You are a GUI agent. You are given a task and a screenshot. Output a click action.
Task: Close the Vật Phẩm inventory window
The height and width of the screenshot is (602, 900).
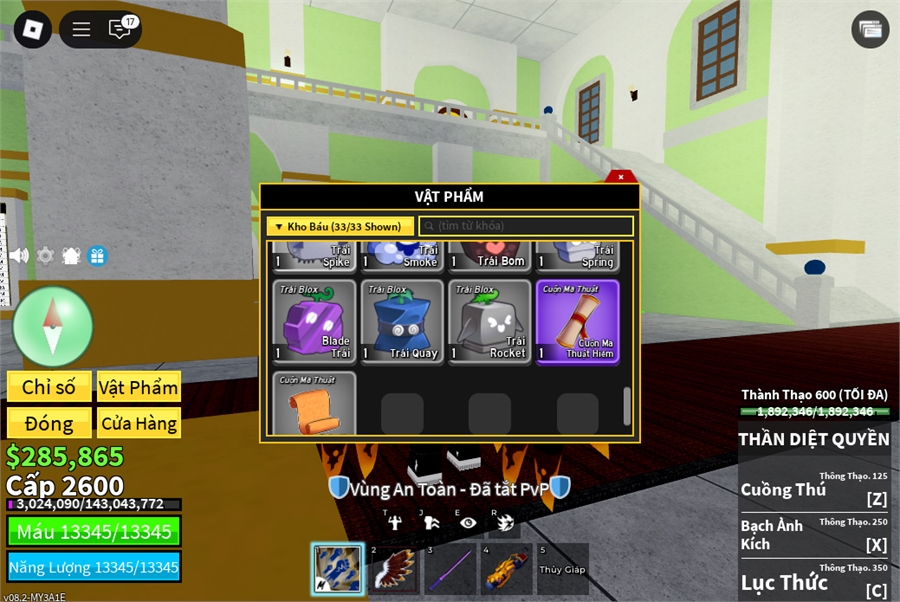pyautogui.click(x=621, y=177)
